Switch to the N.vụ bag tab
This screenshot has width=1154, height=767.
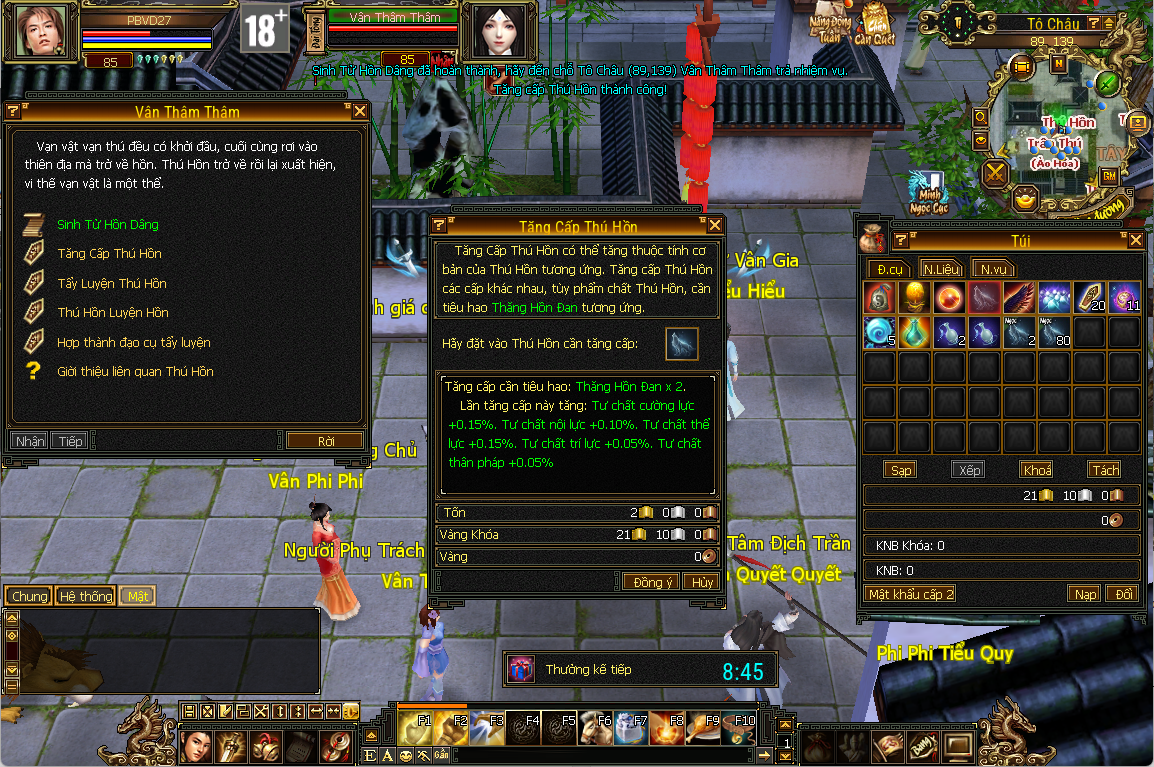click(x=993, y=268)
